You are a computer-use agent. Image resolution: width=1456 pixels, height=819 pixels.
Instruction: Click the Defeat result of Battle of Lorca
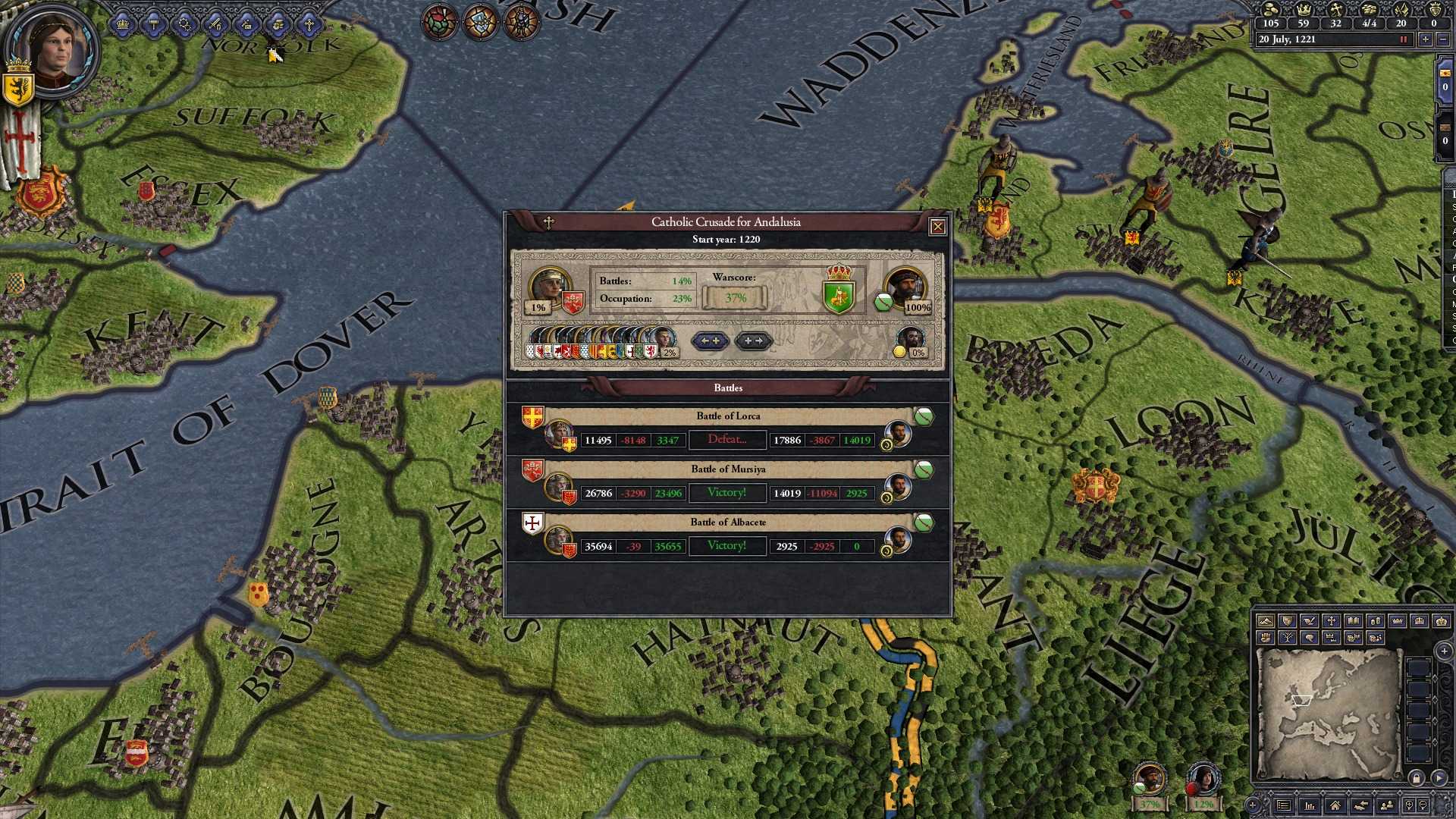click(x=726, y=440)
